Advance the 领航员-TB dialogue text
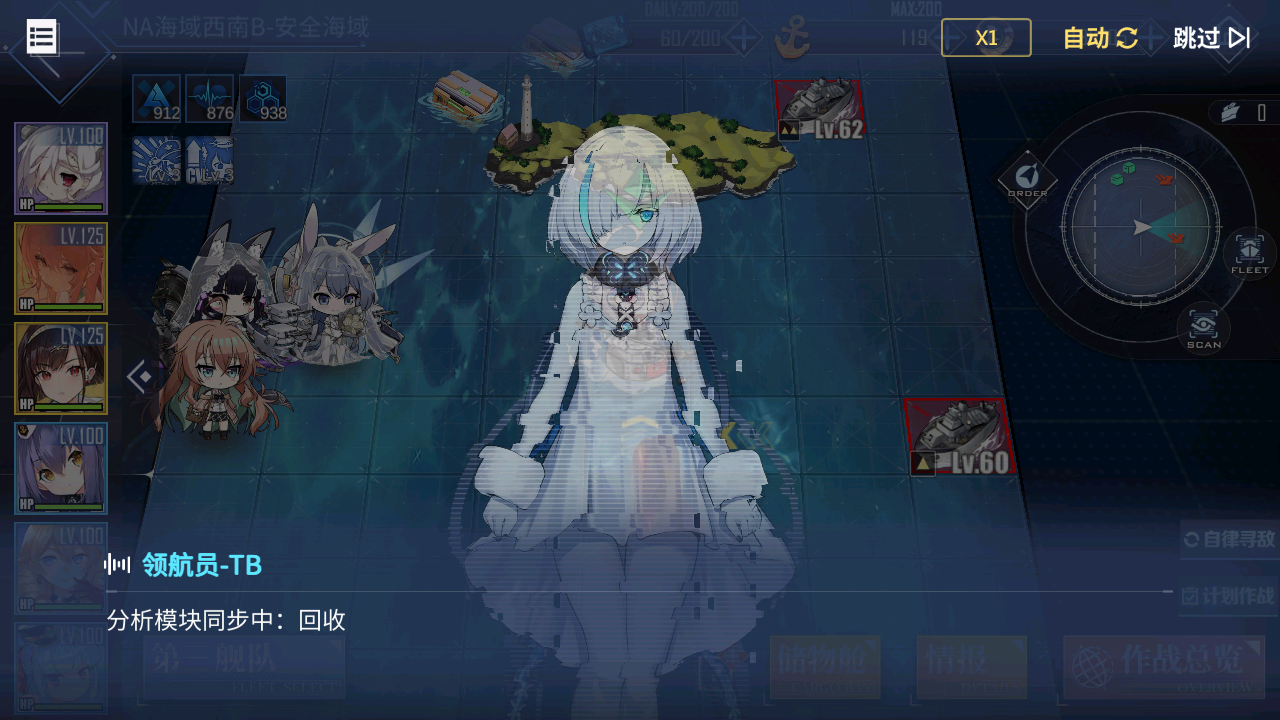The height and width of the screenshot is (720, 1280). [x=640, y=620]
